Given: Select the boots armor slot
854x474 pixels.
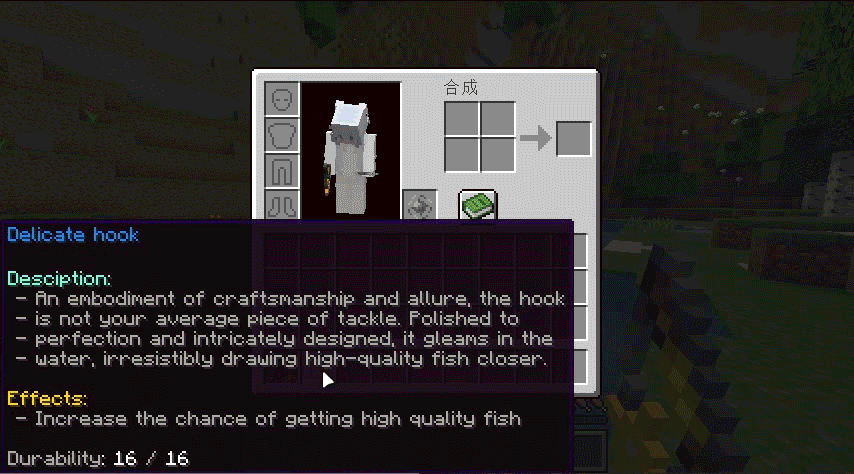Looking at the screenshot, I should point(282,205).
